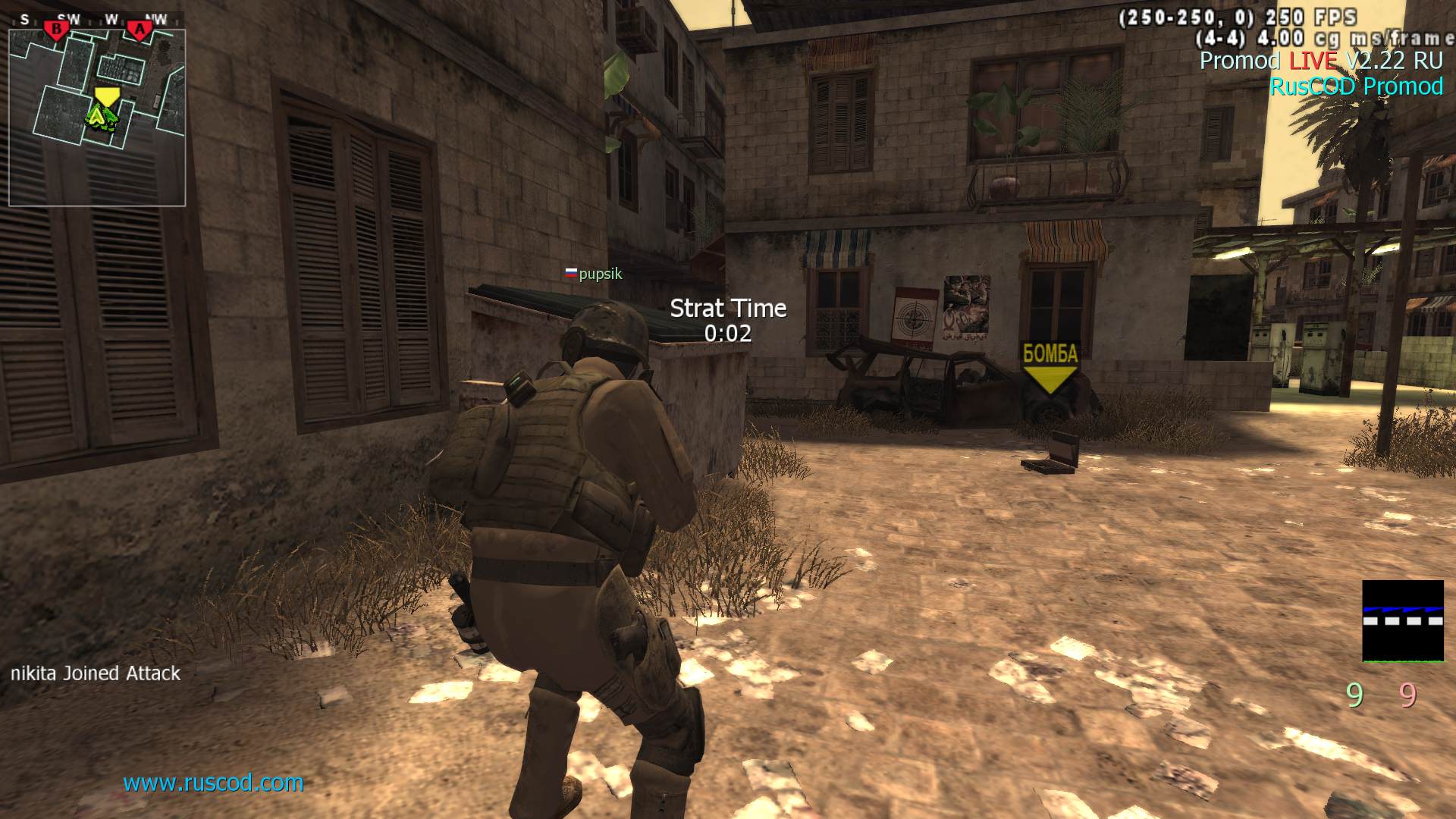Click the minimap in the corner
Screen dimensions: 1456x819
97,118
